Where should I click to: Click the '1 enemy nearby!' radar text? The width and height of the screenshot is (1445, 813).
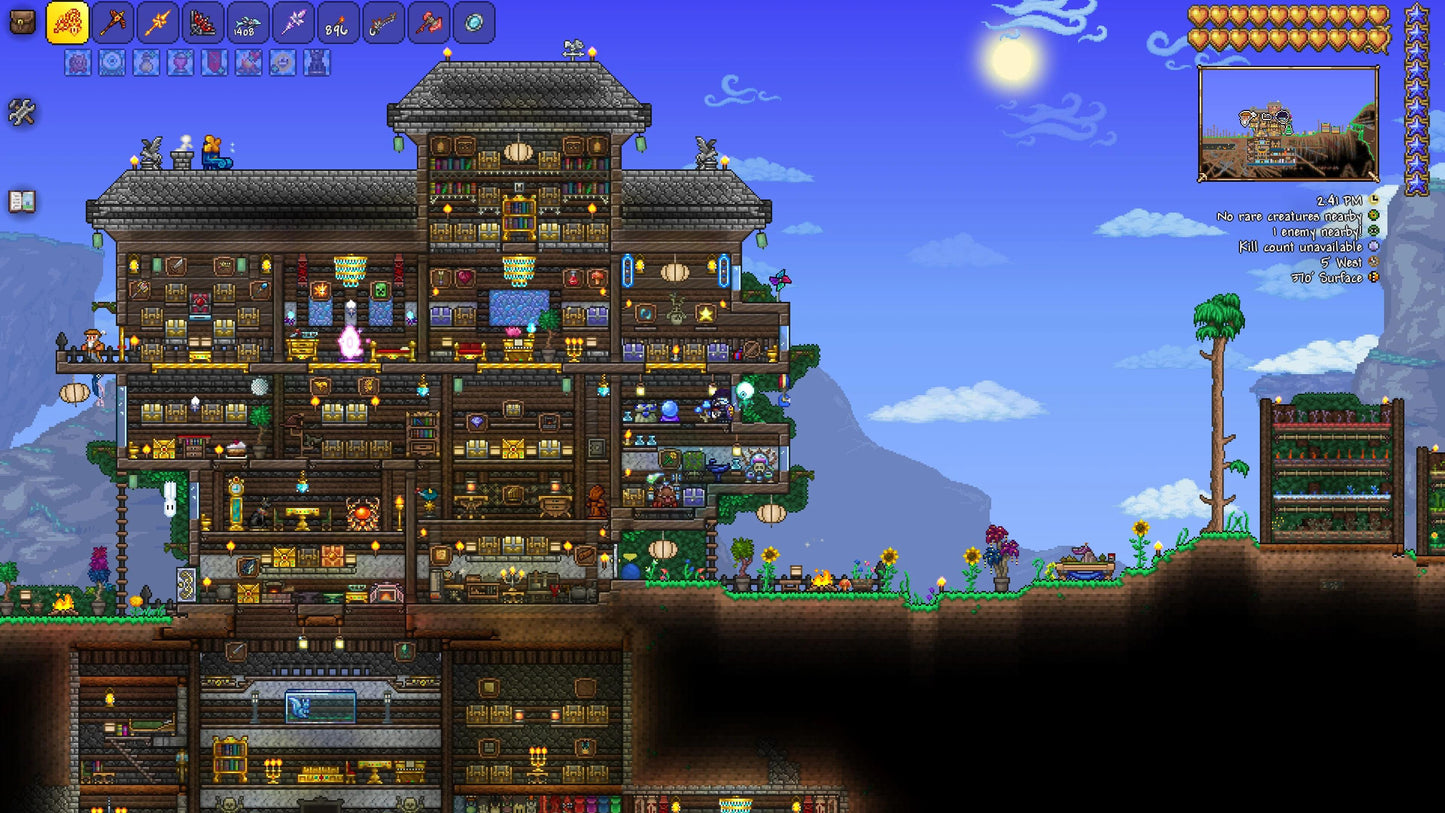1319,231
